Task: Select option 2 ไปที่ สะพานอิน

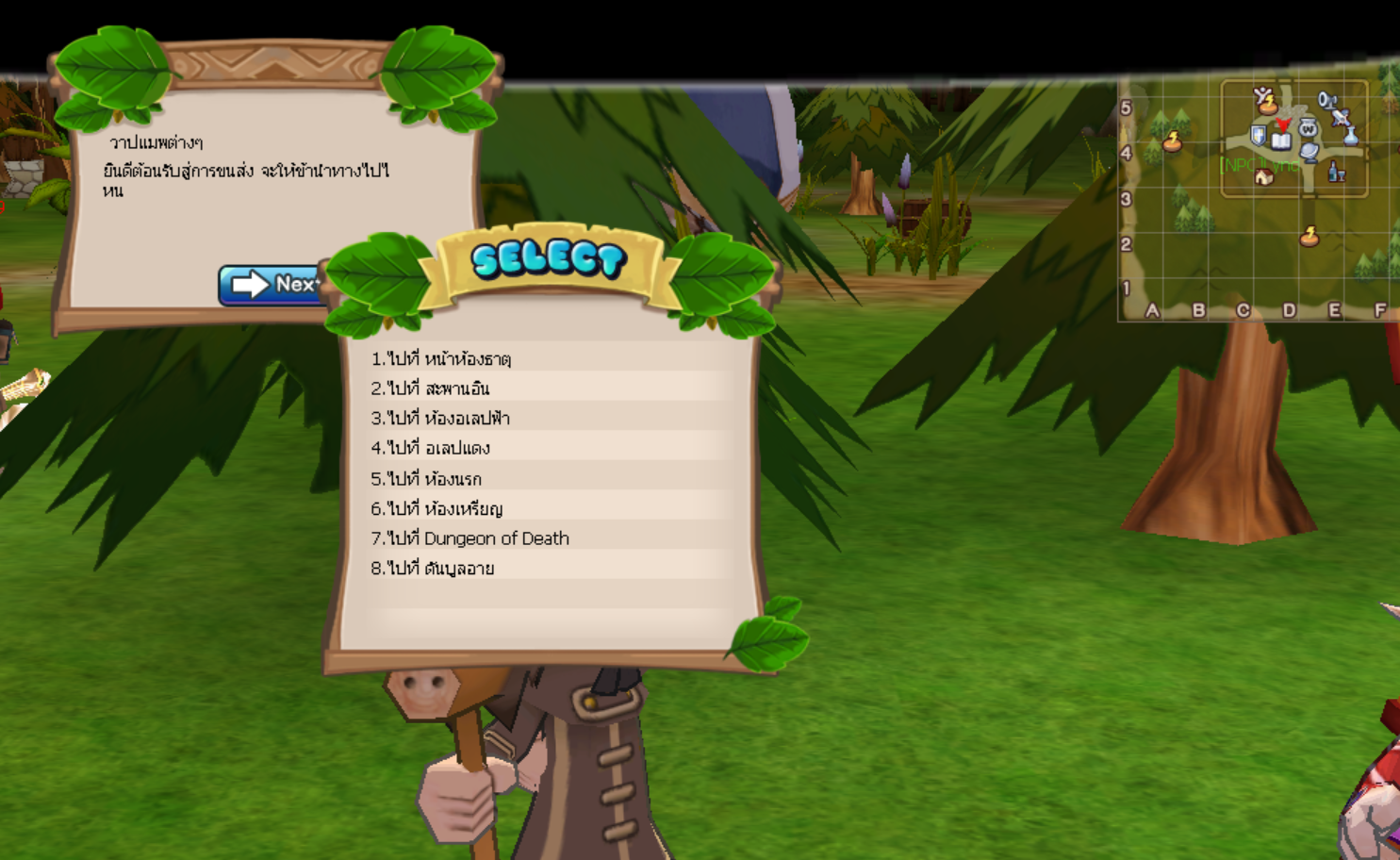Action: (x=430, y=389)
